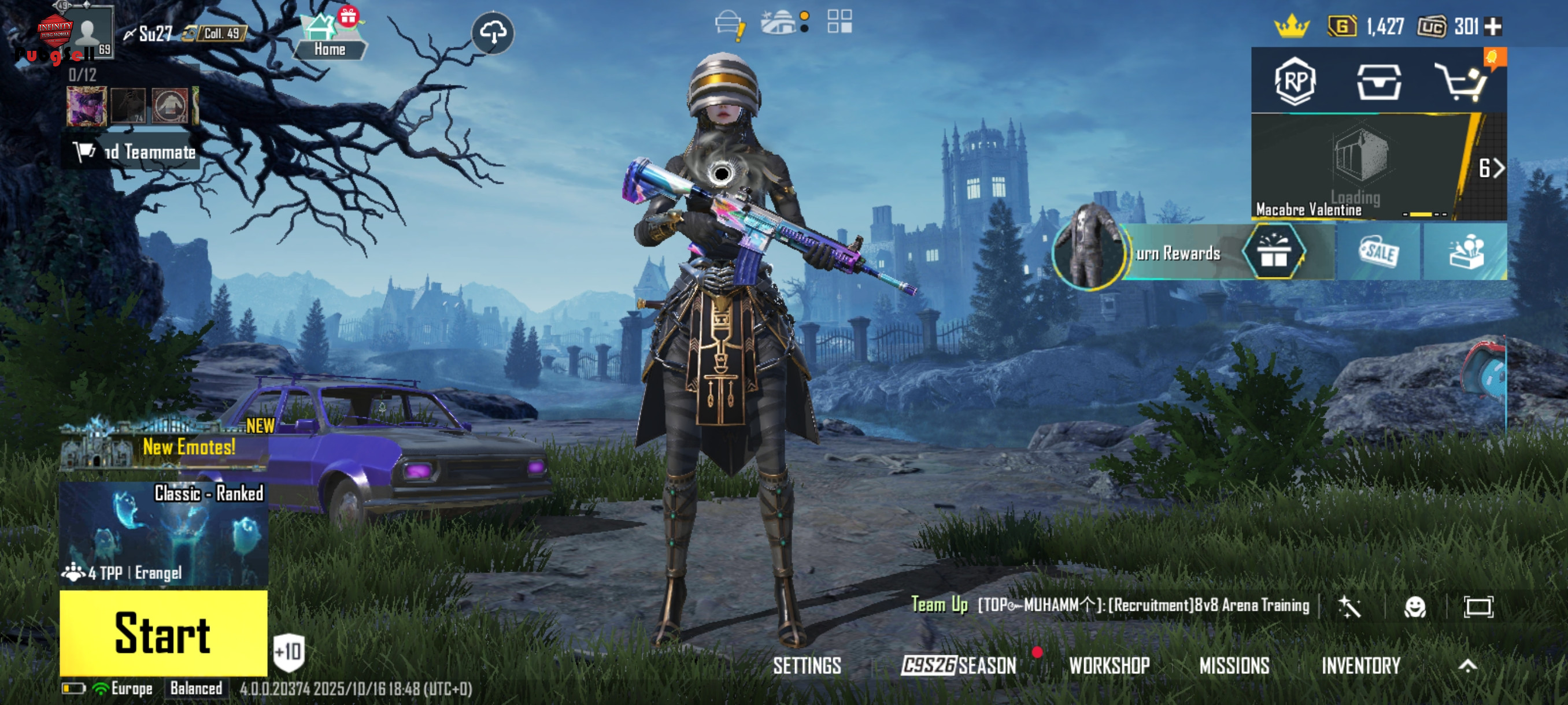Visit the Home building icon
This screenshot has width=1568, height=705.
(x=330, y=36)
